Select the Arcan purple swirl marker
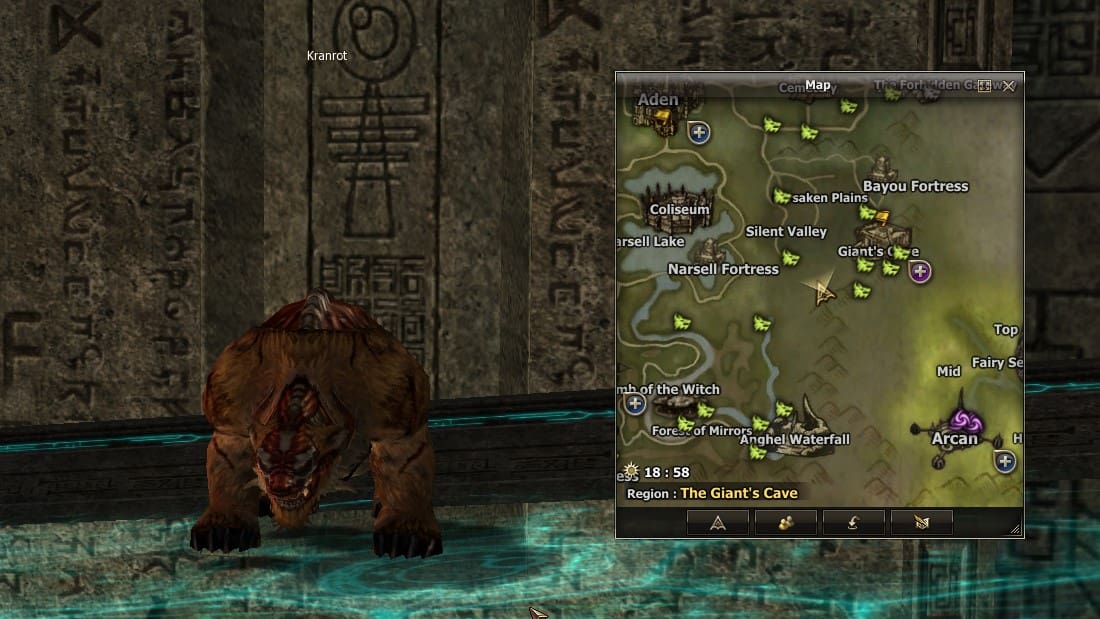The height and width of the screenshot is (619, 1100). click(962, 420)
